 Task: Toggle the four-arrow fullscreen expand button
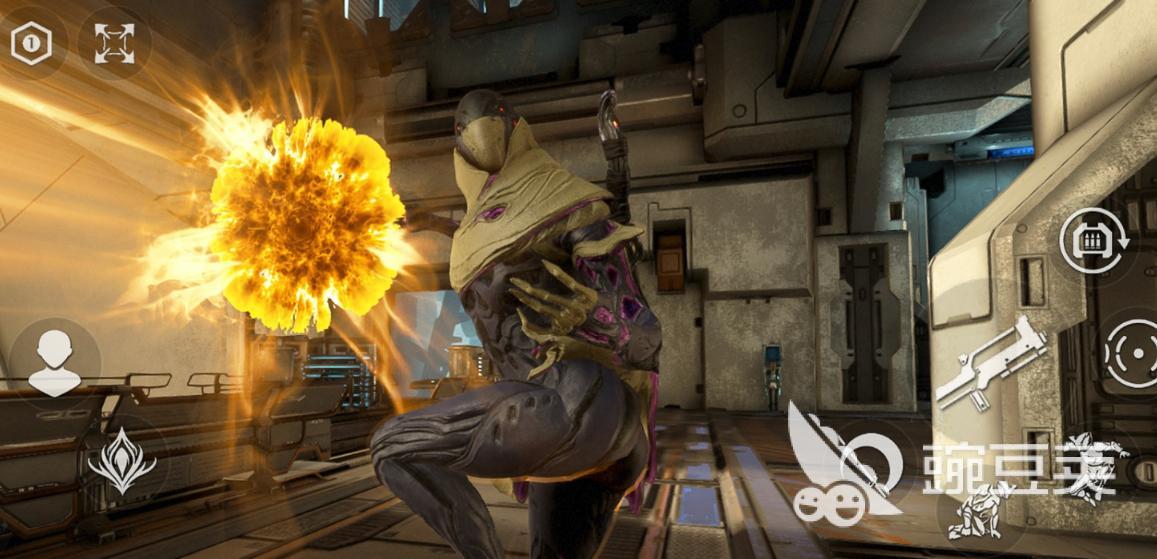[x=114, y=43]
